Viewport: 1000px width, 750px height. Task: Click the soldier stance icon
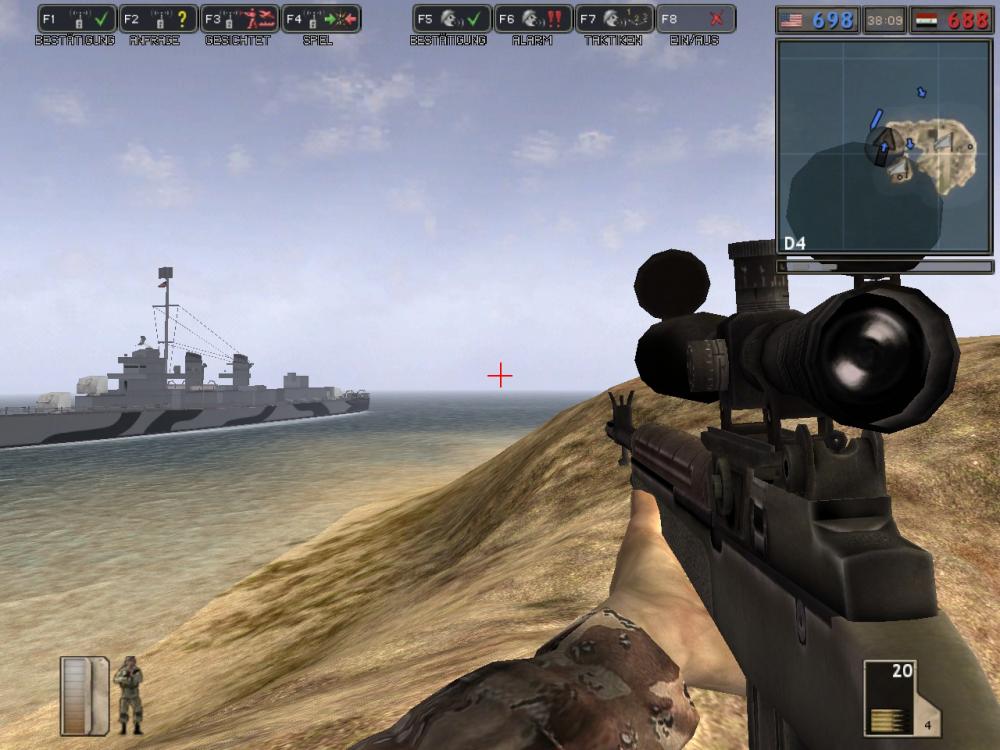click(x=128, y=694)
